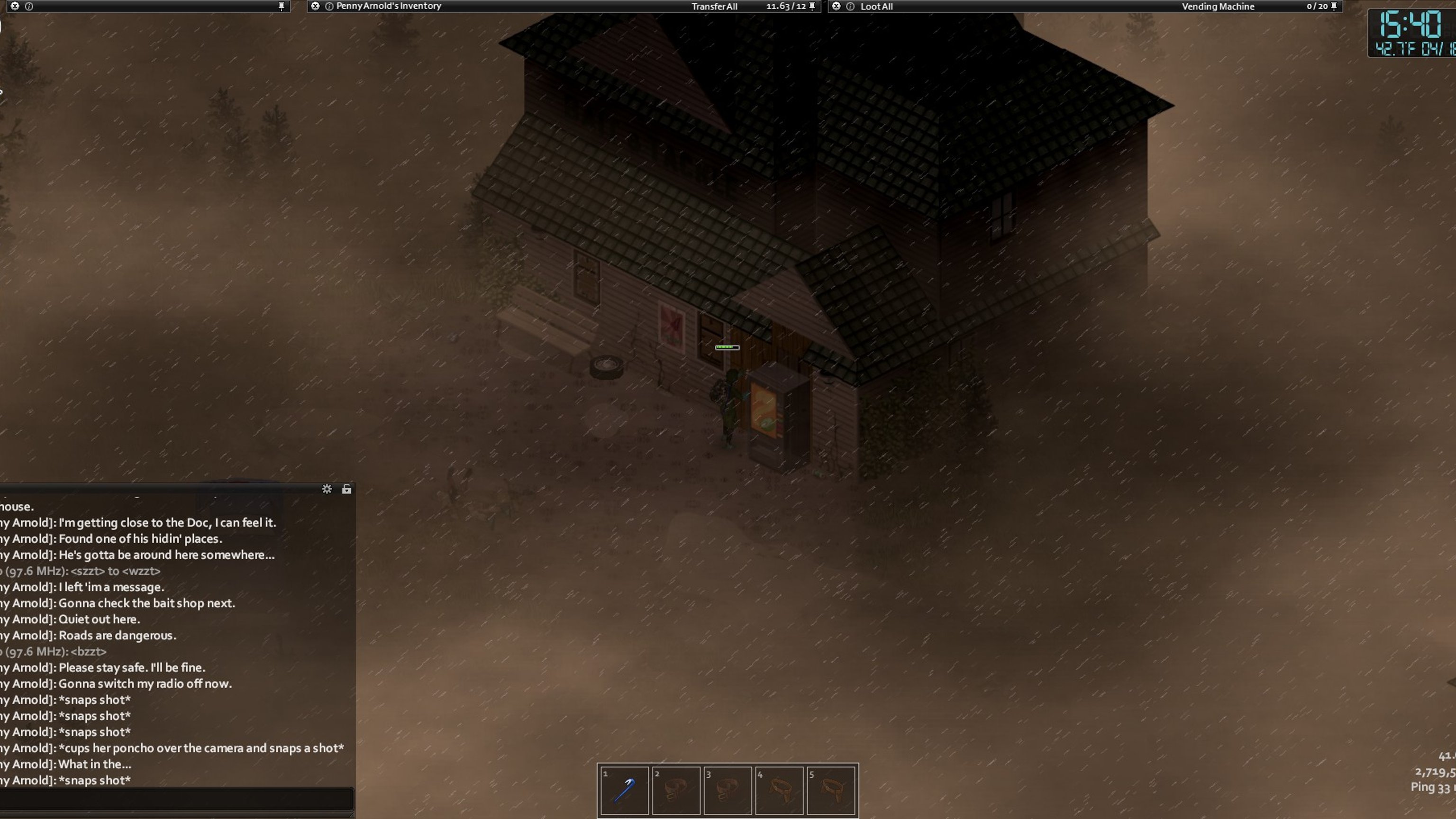The image size is (1456, 819).
Task: Show info for the loot panel
Action: (850, 6)
